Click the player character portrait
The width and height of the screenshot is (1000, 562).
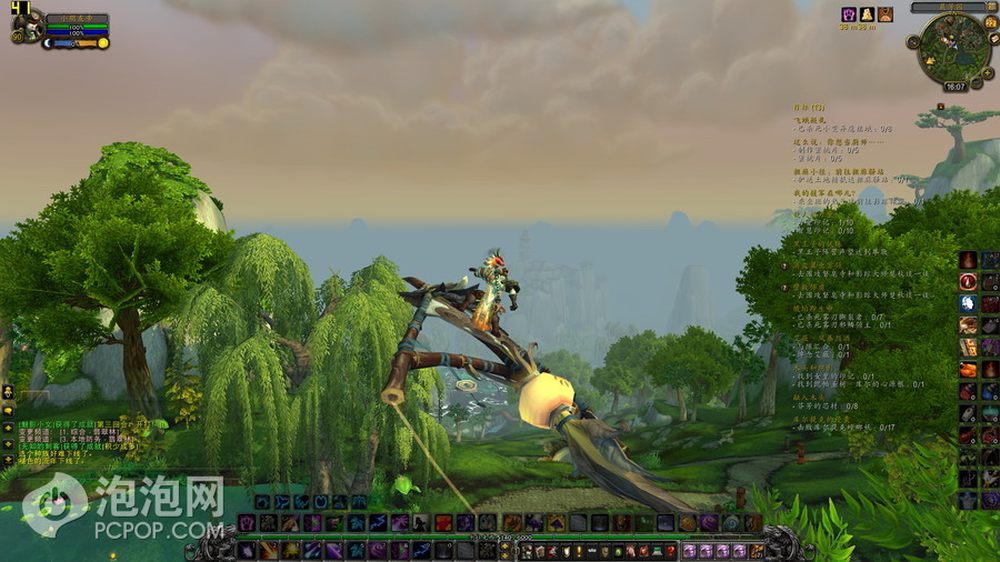[28, 24]
